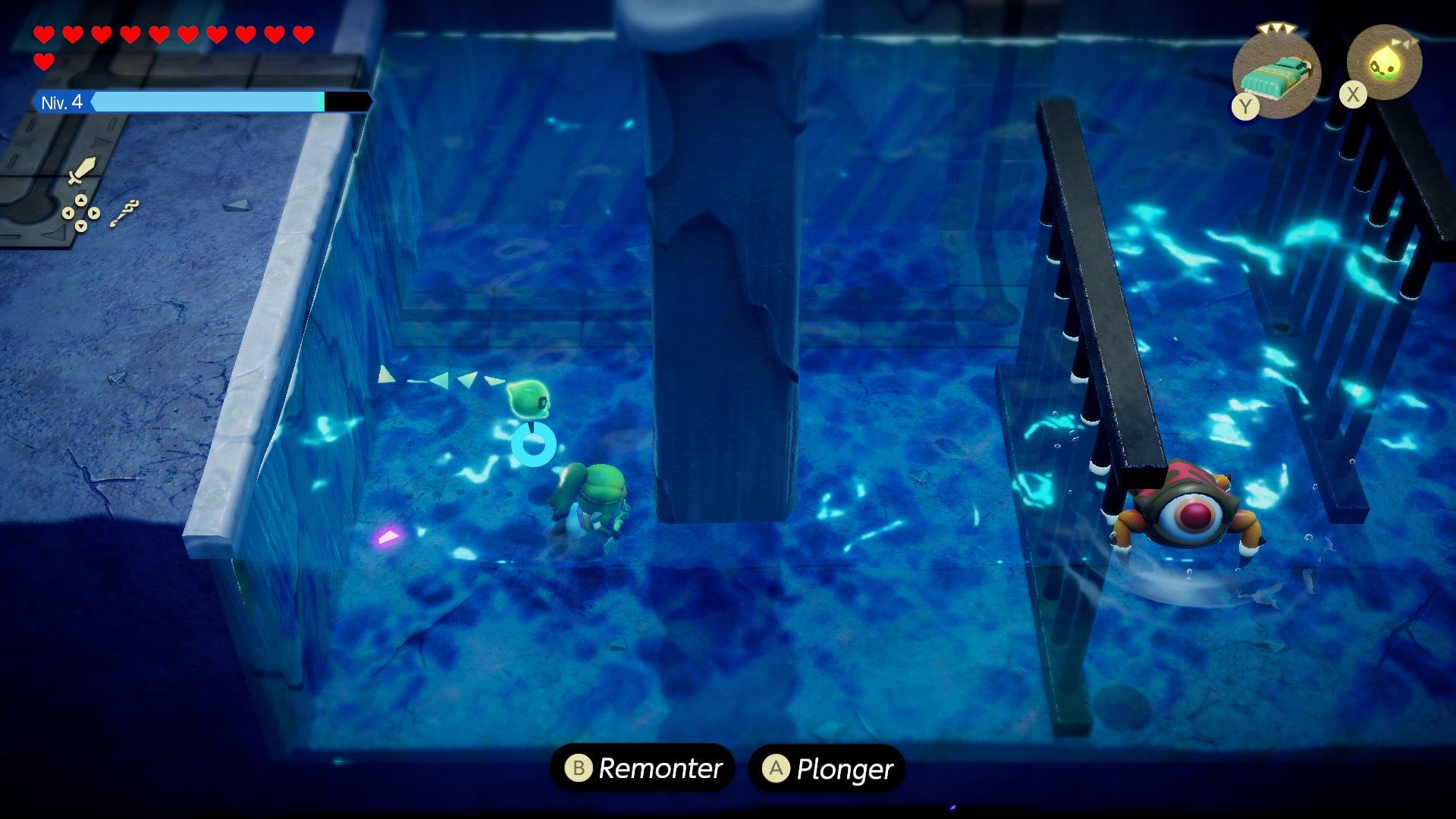Screen dimensions: 1456x819
Task: Click the sword form icon
Action: point(81,170)
